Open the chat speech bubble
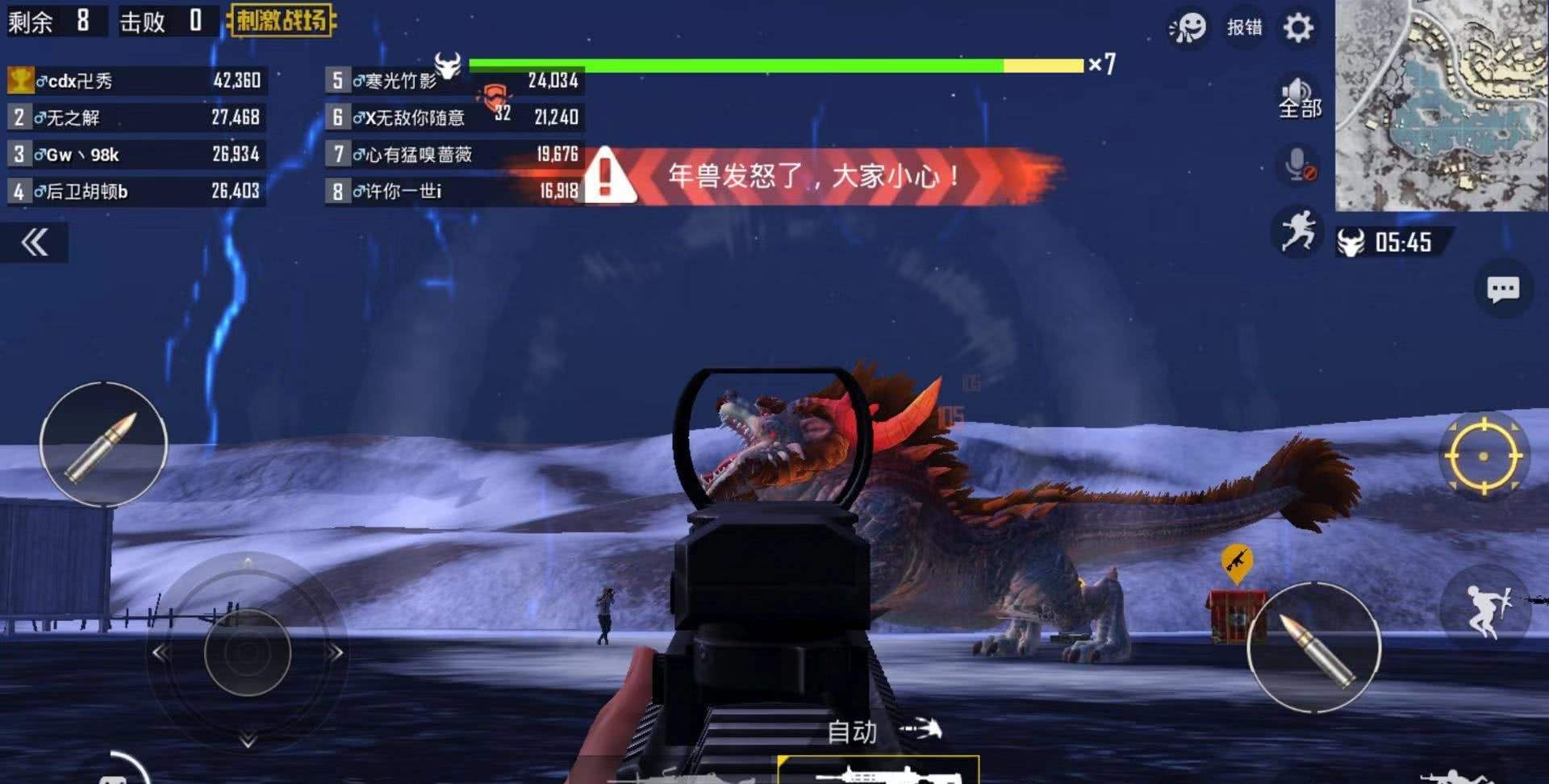 [1502, 289]
